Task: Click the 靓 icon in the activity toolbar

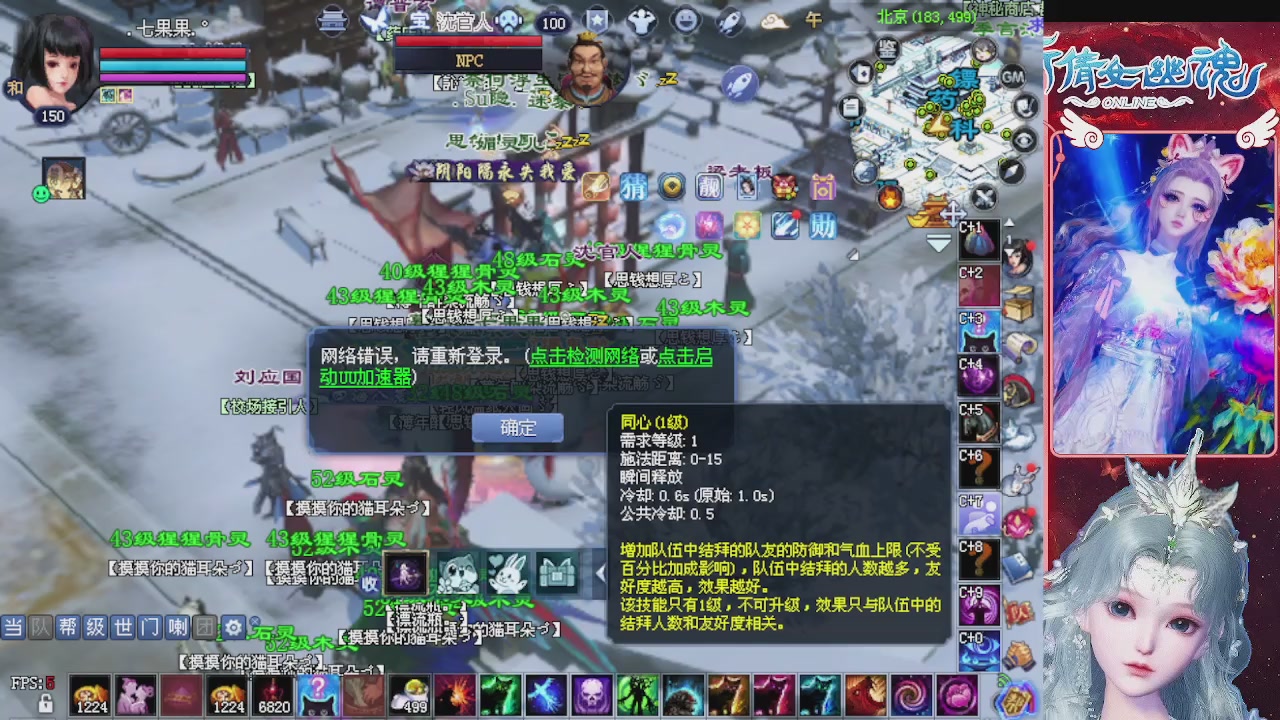Action: coord(709,188)
